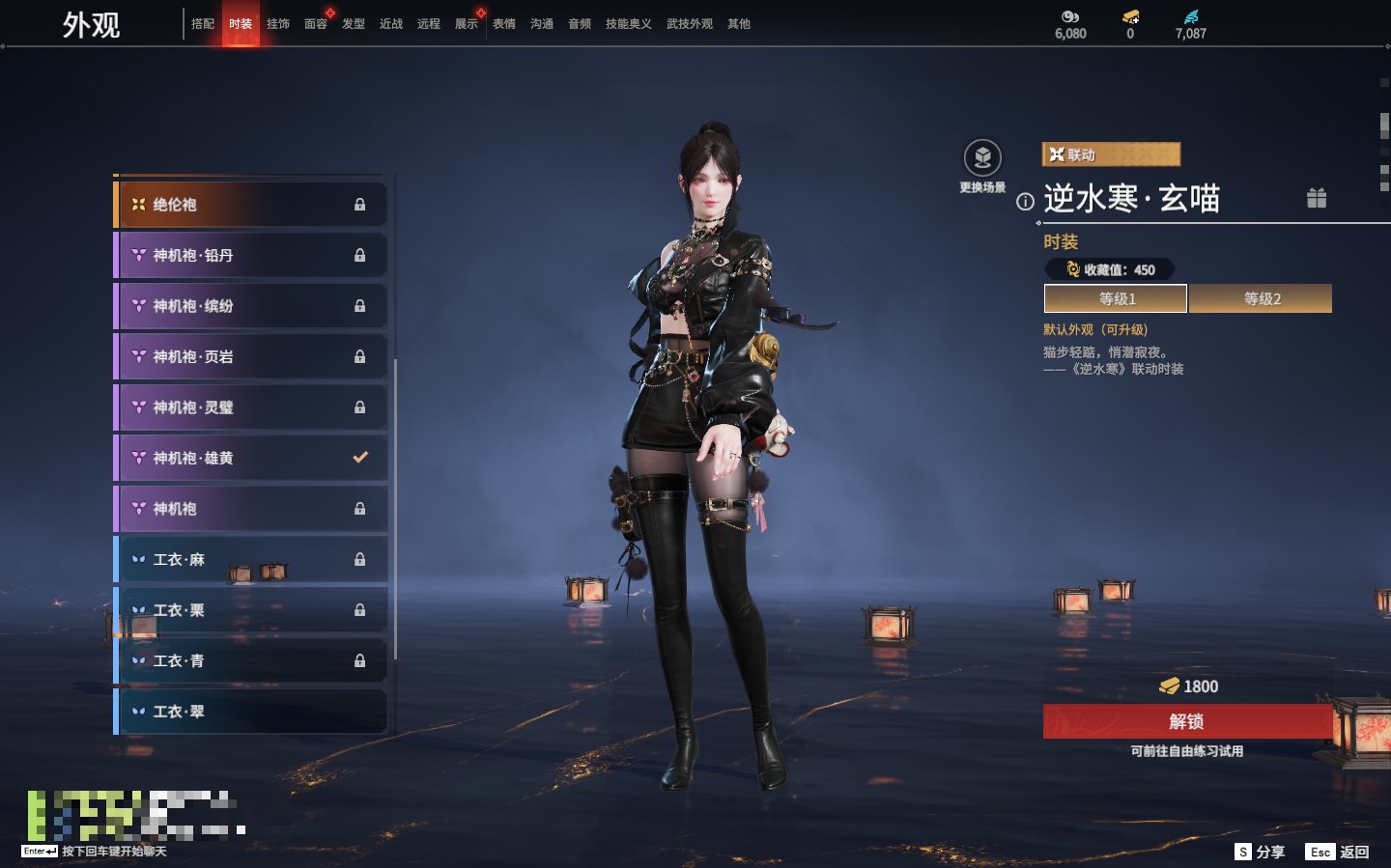Pick the 工衣·麻 outfit entry
1391x868 pixels.
[251, 560]
